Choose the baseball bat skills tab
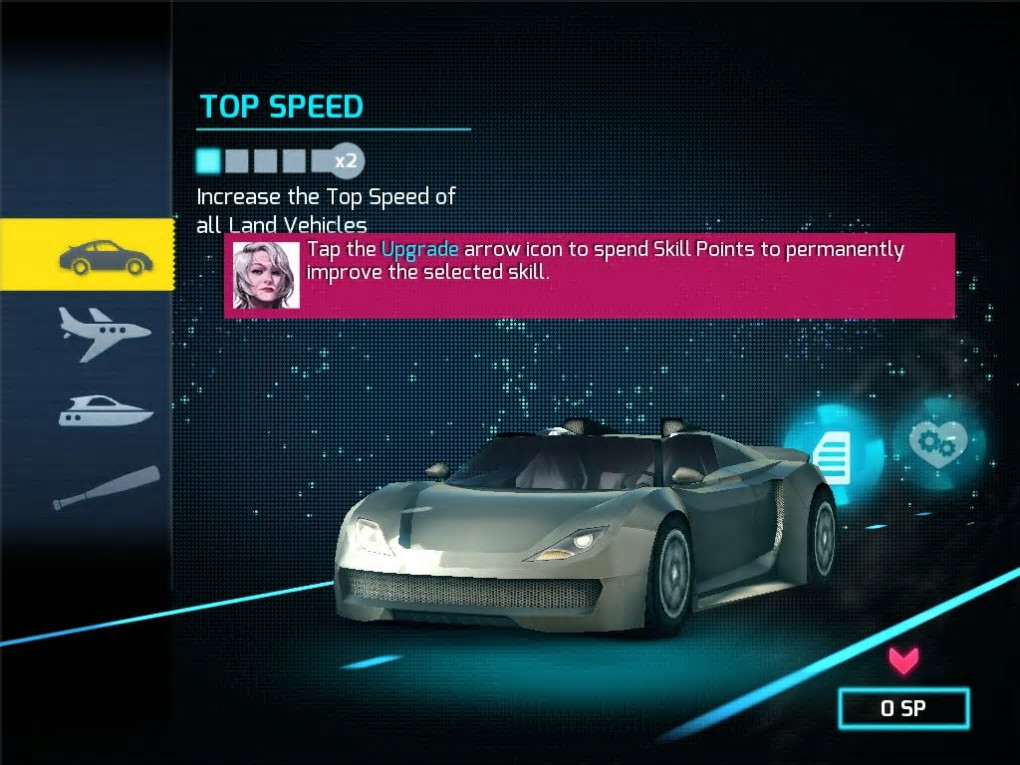The image size is (1020, 765). [x=105, y=487]
